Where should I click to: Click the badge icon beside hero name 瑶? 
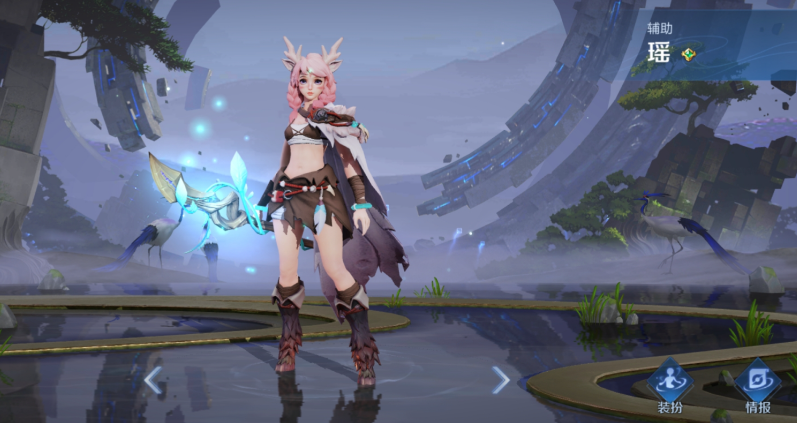(x=688, y=54)
